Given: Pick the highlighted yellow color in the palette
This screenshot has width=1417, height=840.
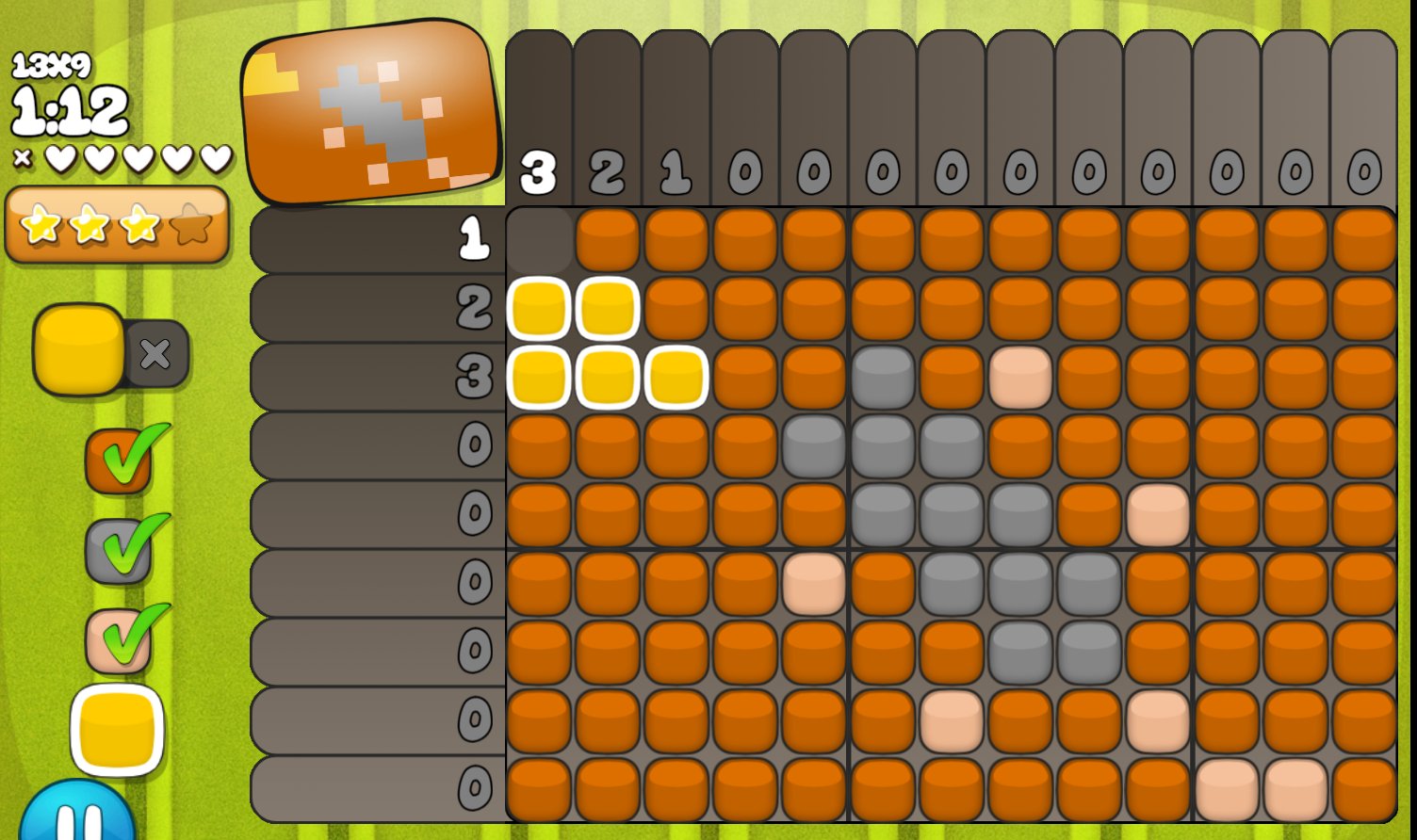Looking at the screenshot, I should click(x=117, y=731).
